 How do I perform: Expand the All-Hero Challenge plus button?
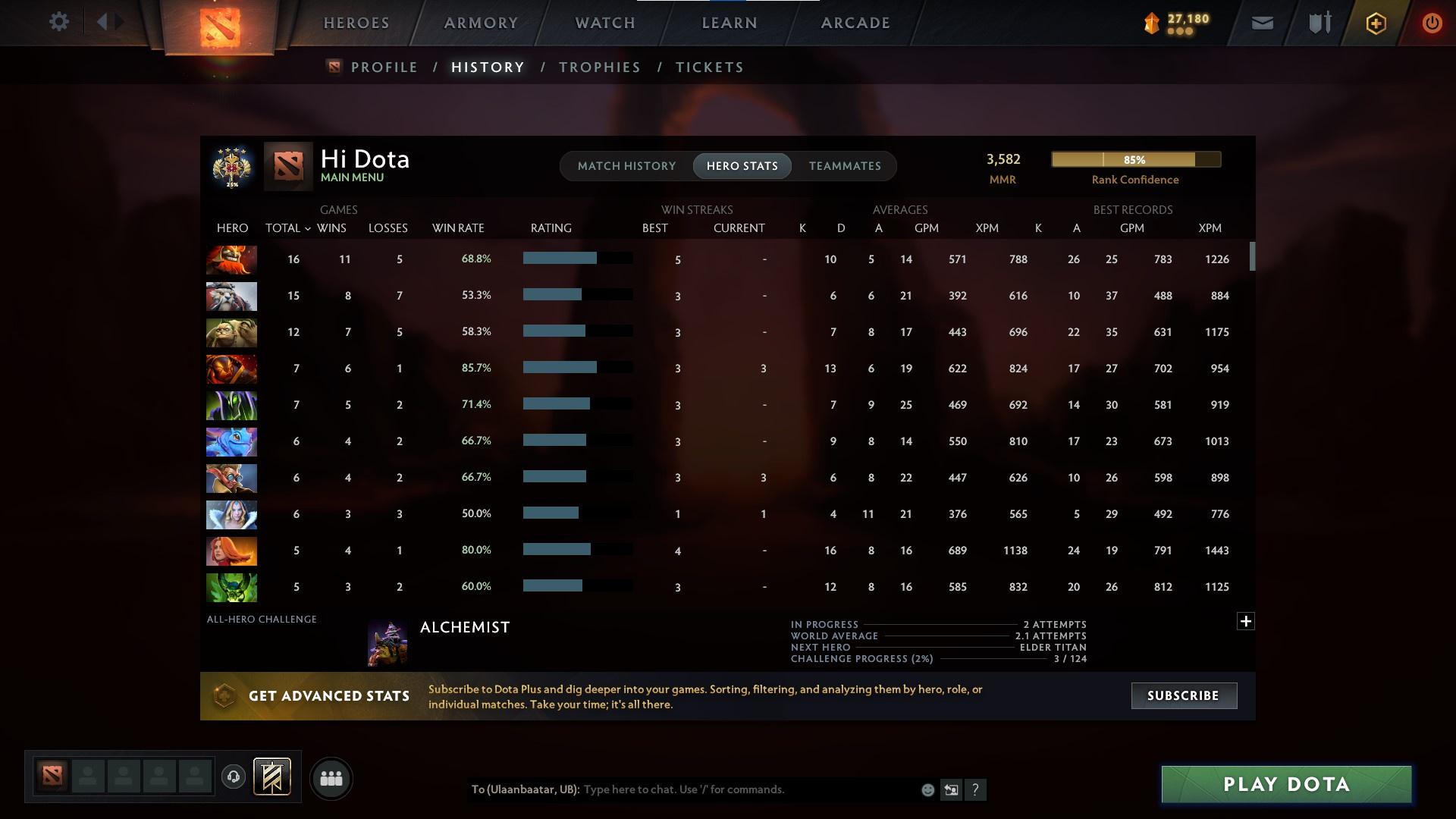coord(1246,621)
